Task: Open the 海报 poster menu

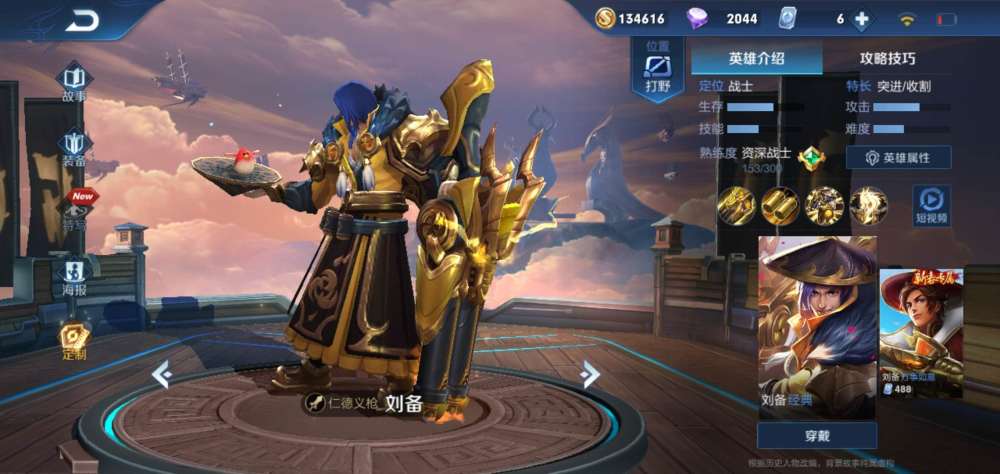Action: click(74, 274)
